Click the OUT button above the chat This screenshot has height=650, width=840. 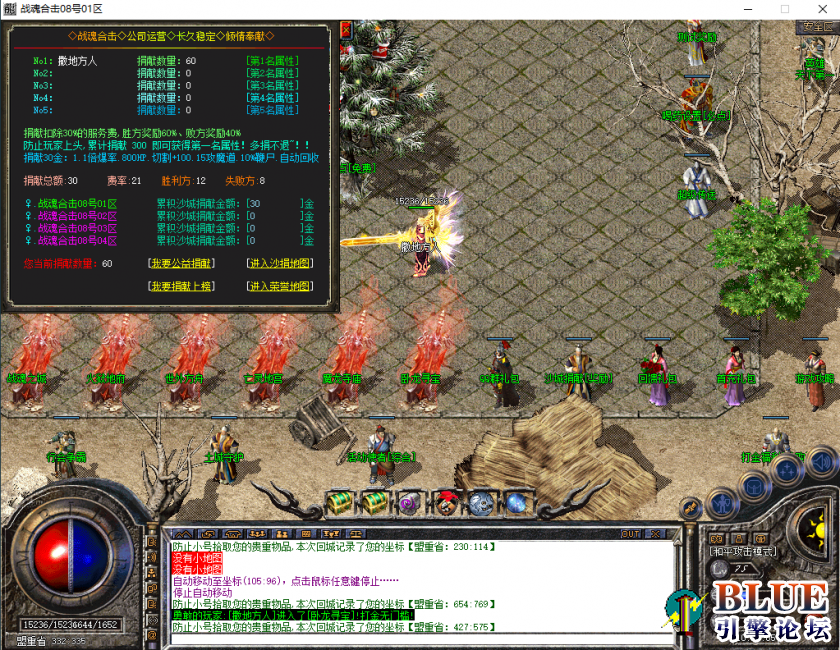630,534
